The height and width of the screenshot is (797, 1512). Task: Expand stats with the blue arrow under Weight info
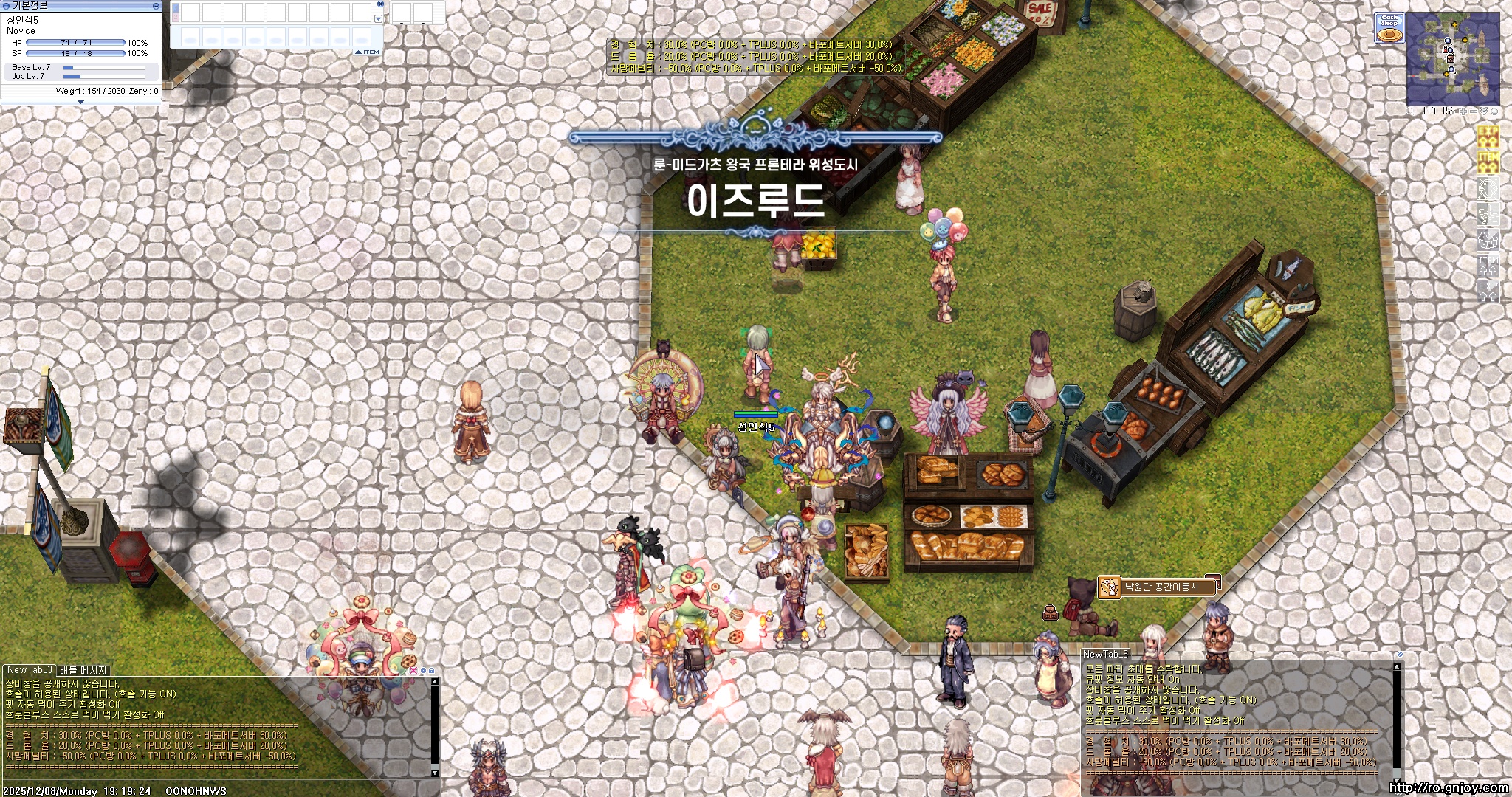pyautogui.click(x=81, y=101)
